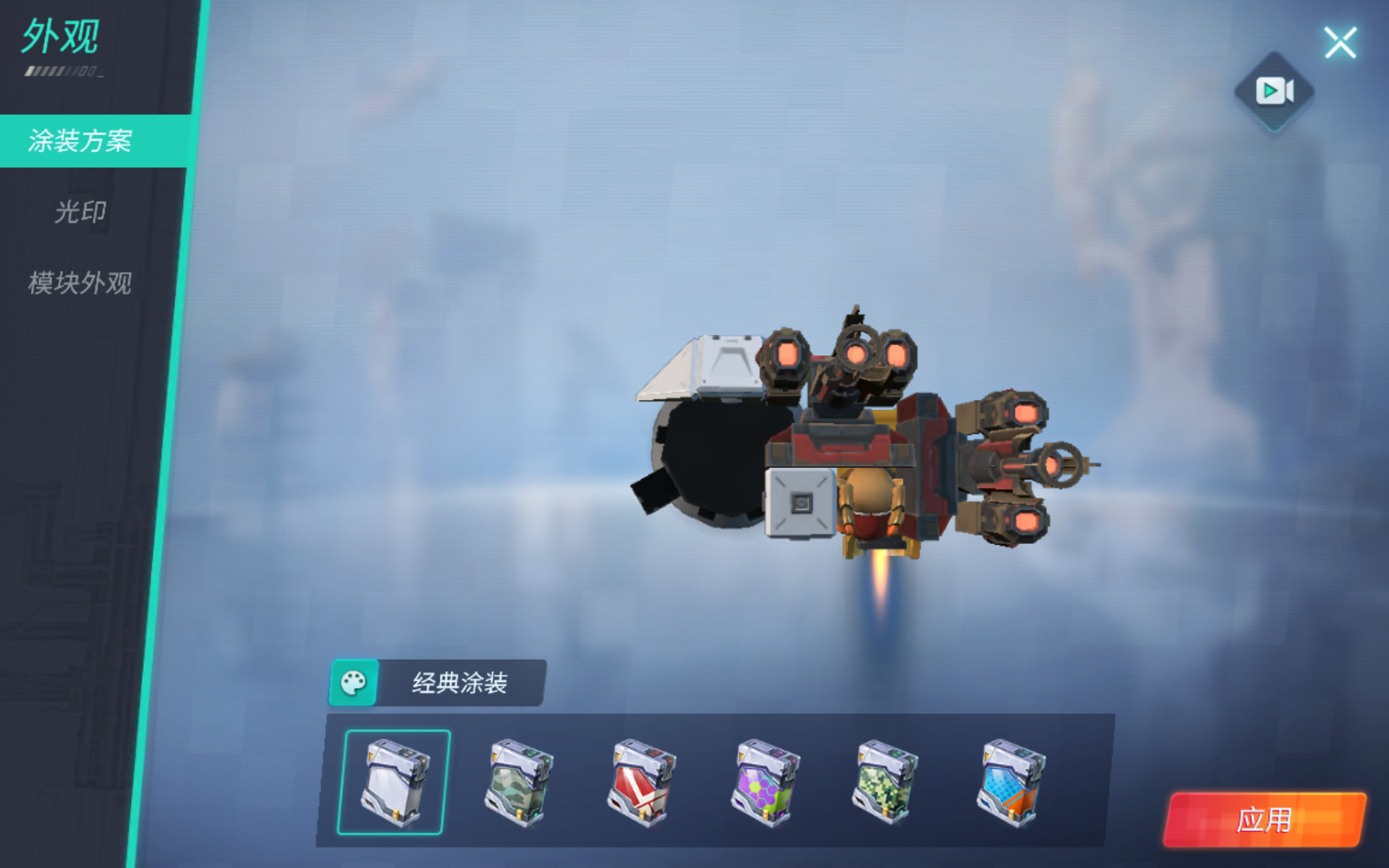Screen dimensions: 1389x868
Task: Open the video camera playback icon
Action: click(1273, 90)
